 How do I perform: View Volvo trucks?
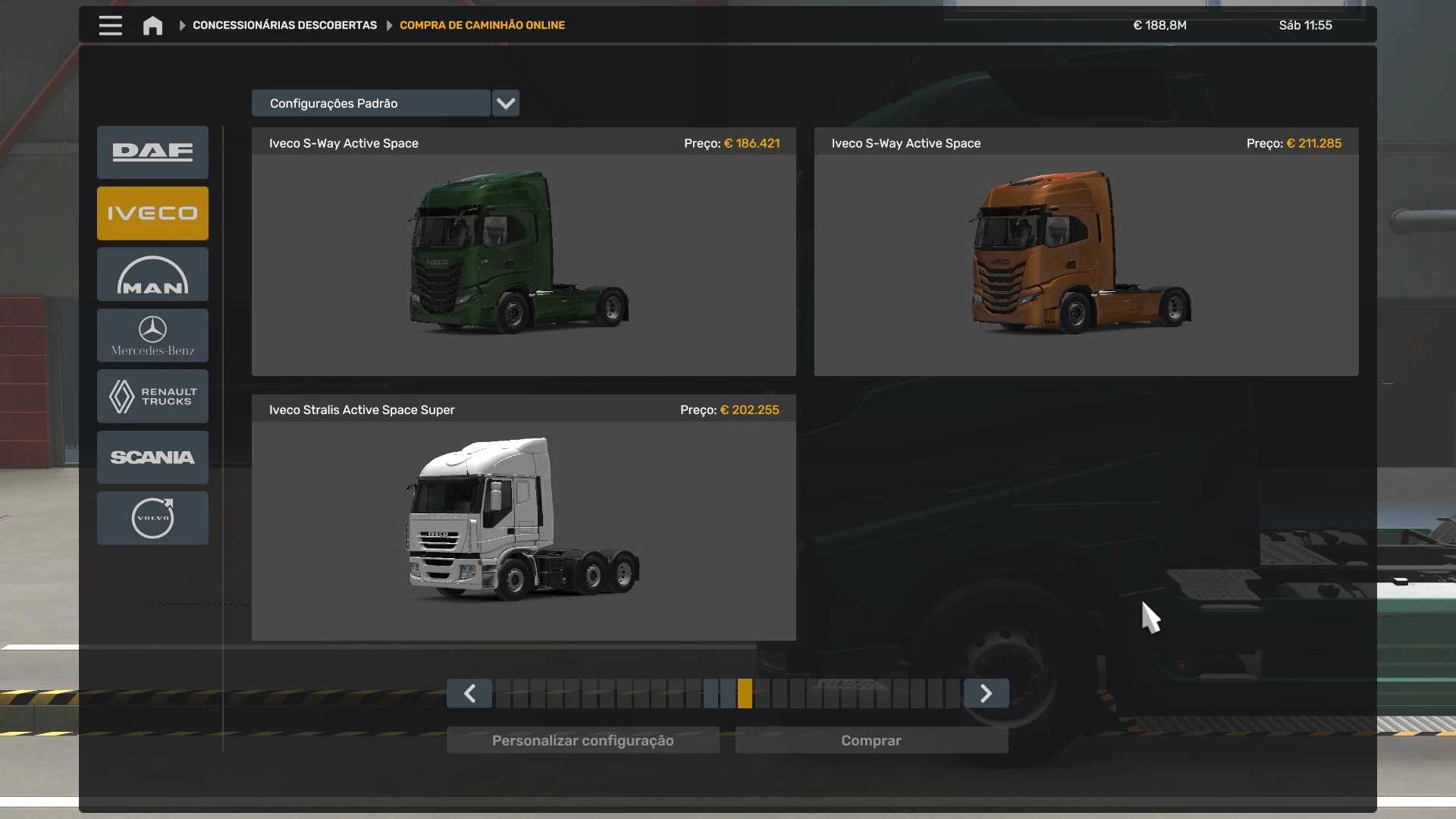pyautogui.click(x=152, y=518)
